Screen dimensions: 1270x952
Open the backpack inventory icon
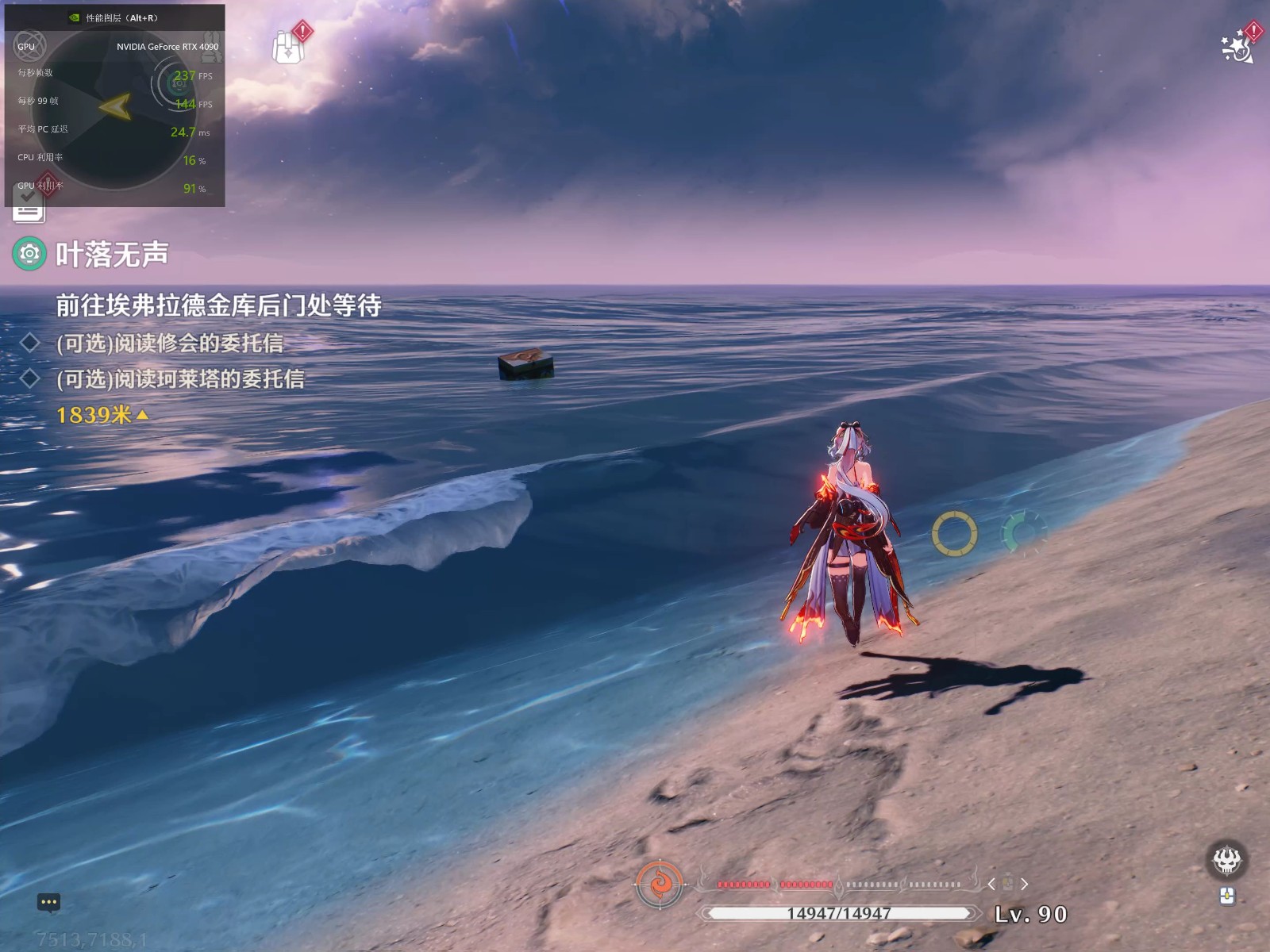coord(288,48)
